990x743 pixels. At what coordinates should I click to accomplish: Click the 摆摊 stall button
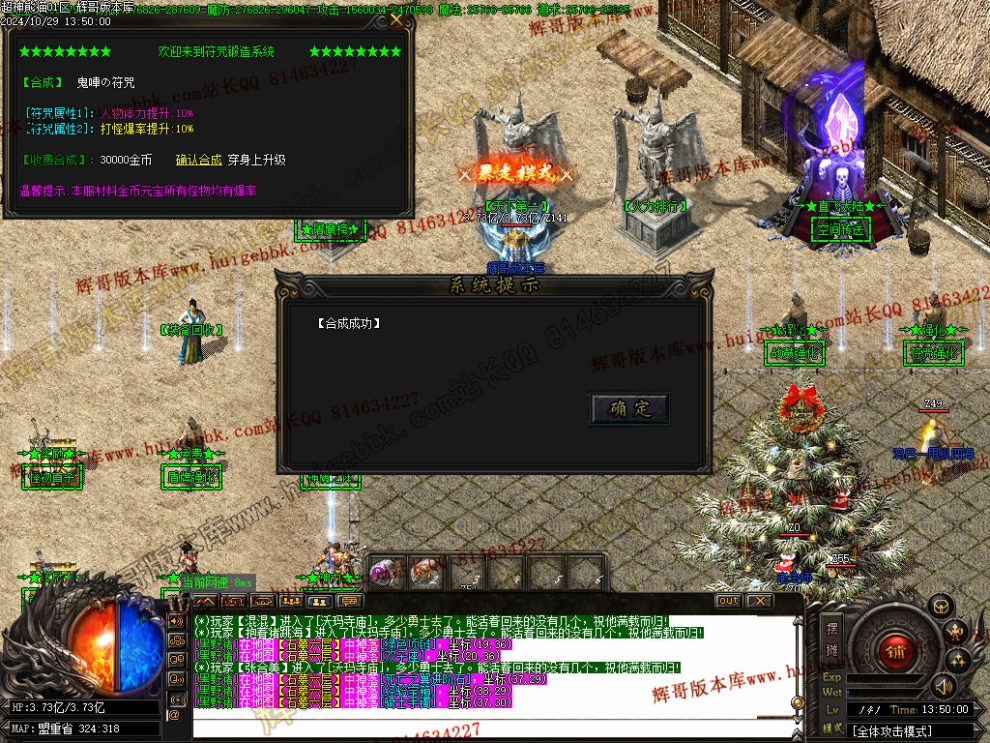[x=831, y=637]
